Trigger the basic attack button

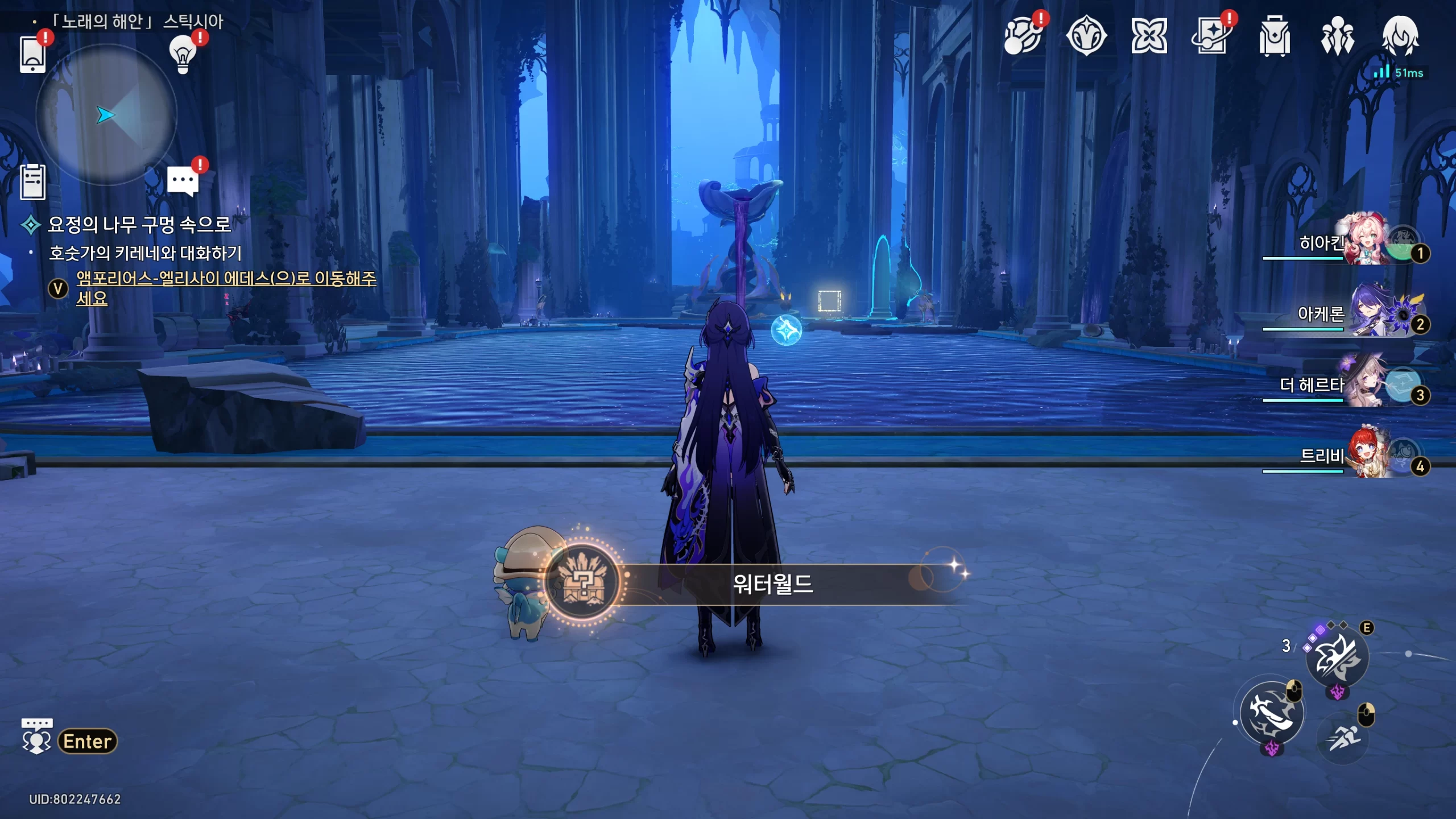(x=1272, y=713)
